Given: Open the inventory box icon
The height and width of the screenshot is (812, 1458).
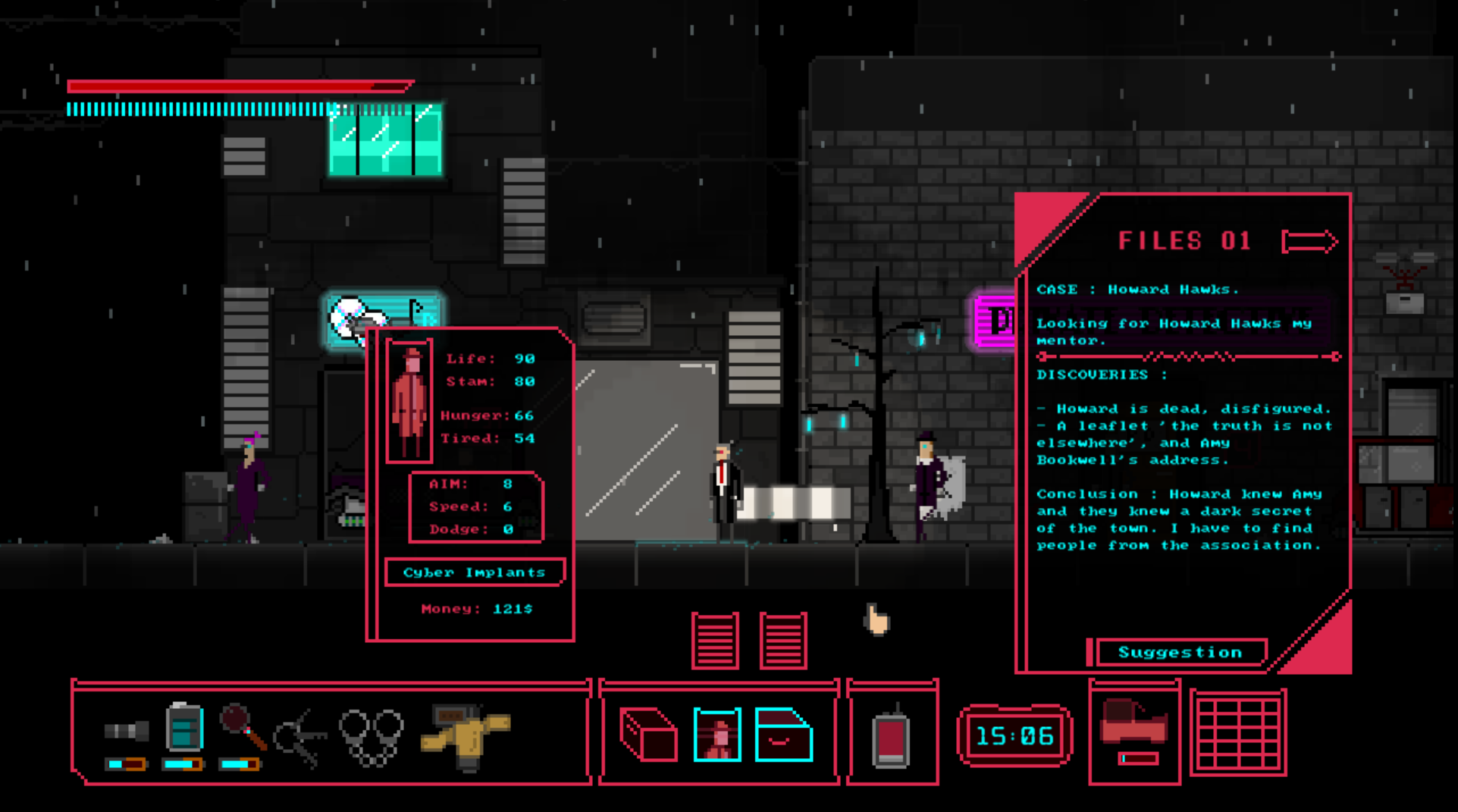Looking at the screenshot, I should coord(648,734).
